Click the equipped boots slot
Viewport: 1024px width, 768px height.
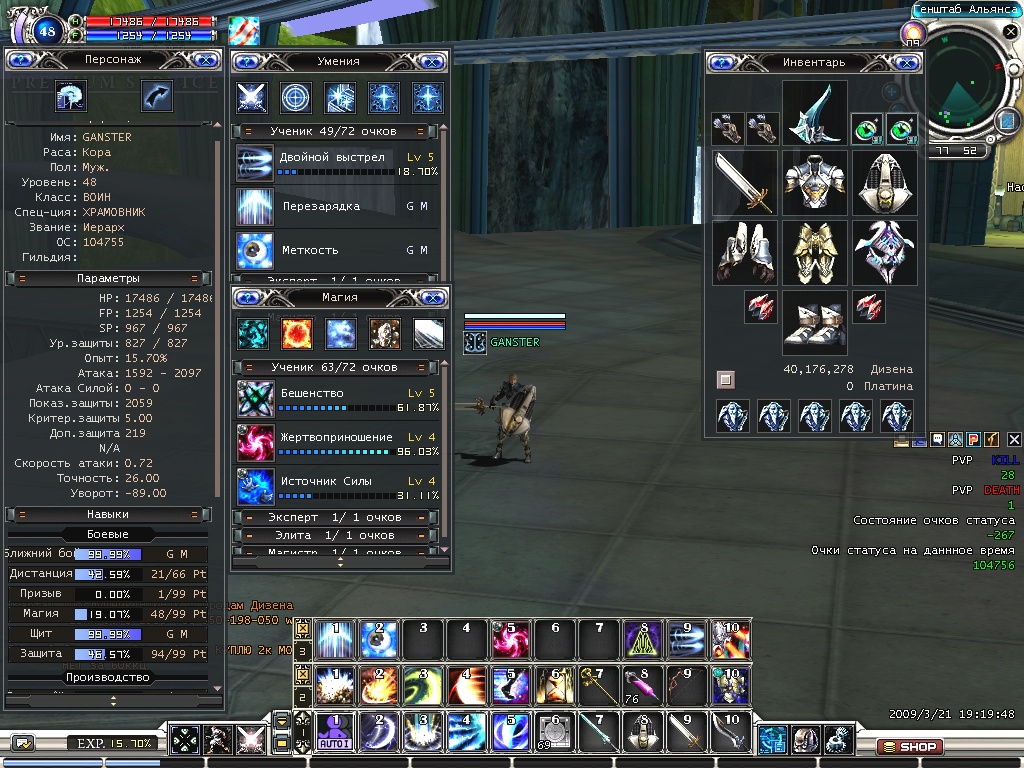[x=814, y=323]
